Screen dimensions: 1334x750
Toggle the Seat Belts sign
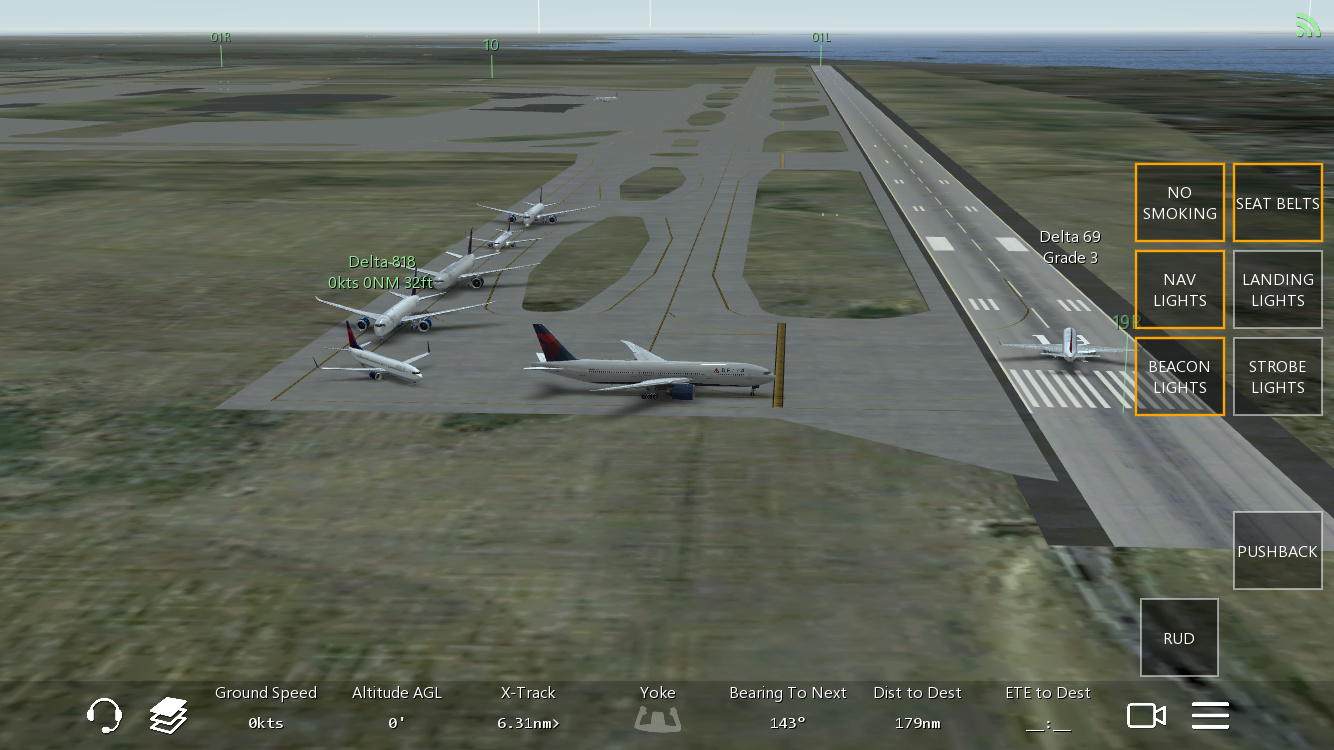tap(1277, 203)
